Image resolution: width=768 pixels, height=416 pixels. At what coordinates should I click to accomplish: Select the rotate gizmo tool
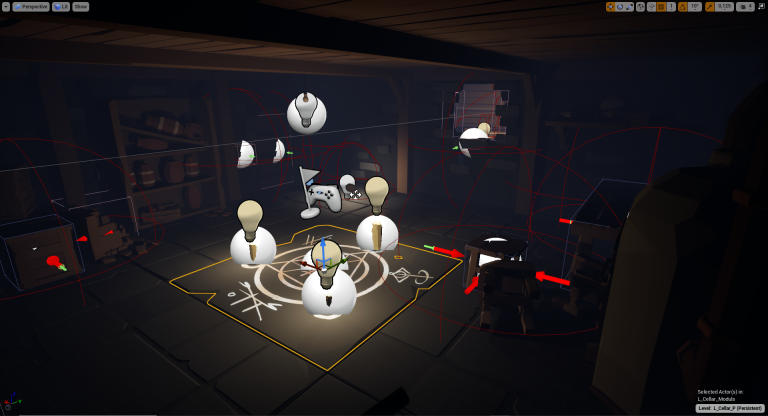(621, 6)
